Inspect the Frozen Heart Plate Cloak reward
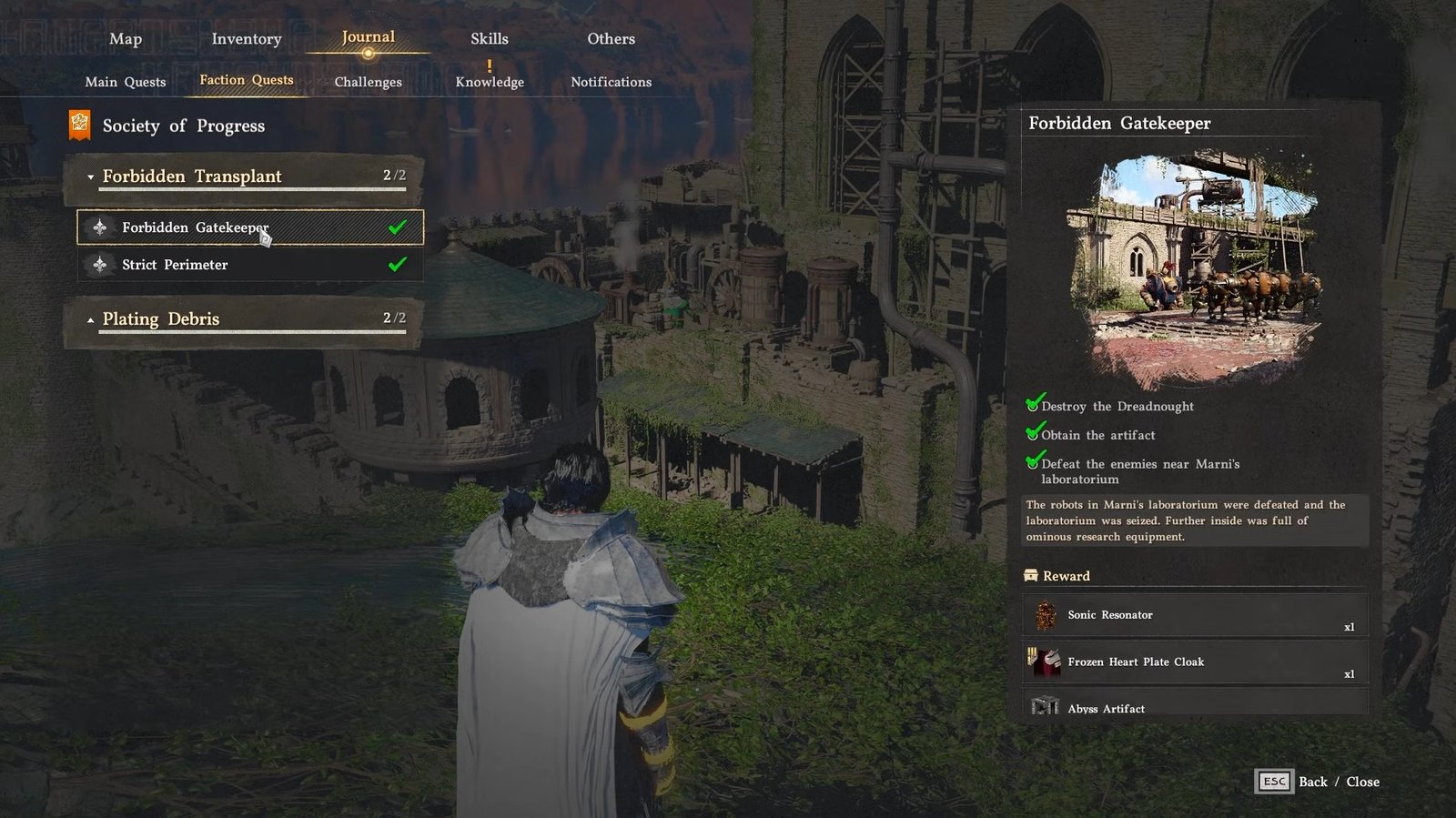Image resolution: width=1456 pixels, height=818 pixels. (x=1194, y=662)
